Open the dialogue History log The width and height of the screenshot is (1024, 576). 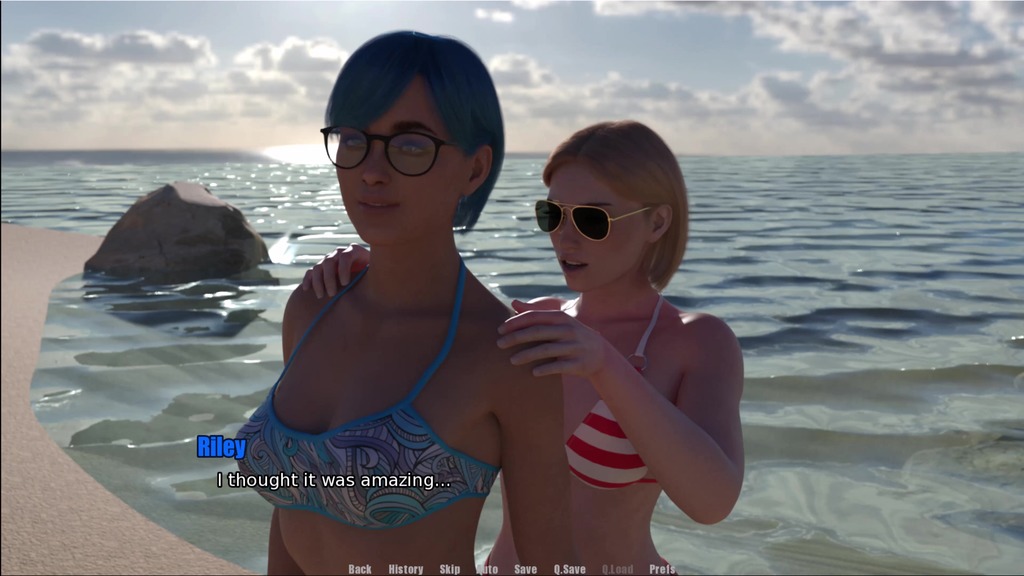(406, 569)
